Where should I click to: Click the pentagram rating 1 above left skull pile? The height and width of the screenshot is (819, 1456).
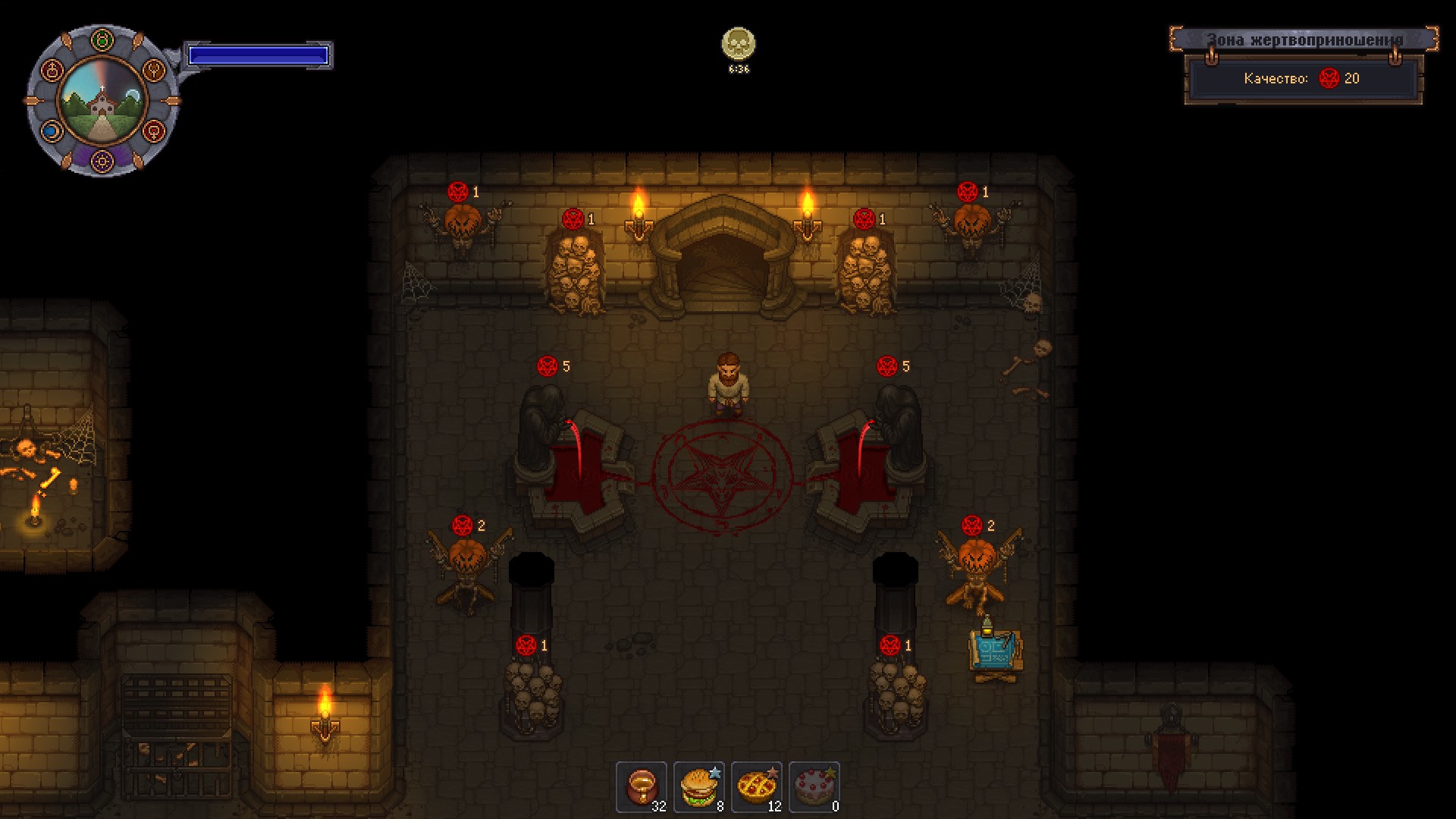click(526, 645)
